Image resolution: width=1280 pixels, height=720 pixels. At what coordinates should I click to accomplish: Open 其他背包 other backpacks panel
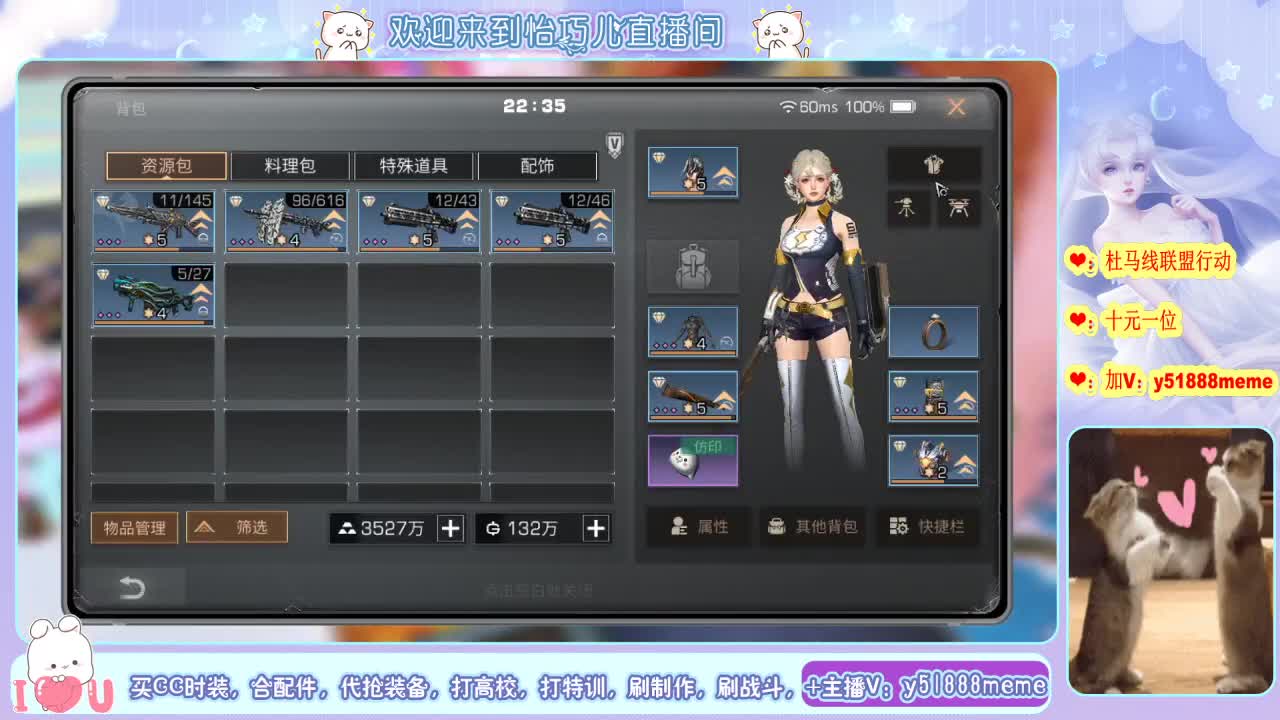(813, 528)
